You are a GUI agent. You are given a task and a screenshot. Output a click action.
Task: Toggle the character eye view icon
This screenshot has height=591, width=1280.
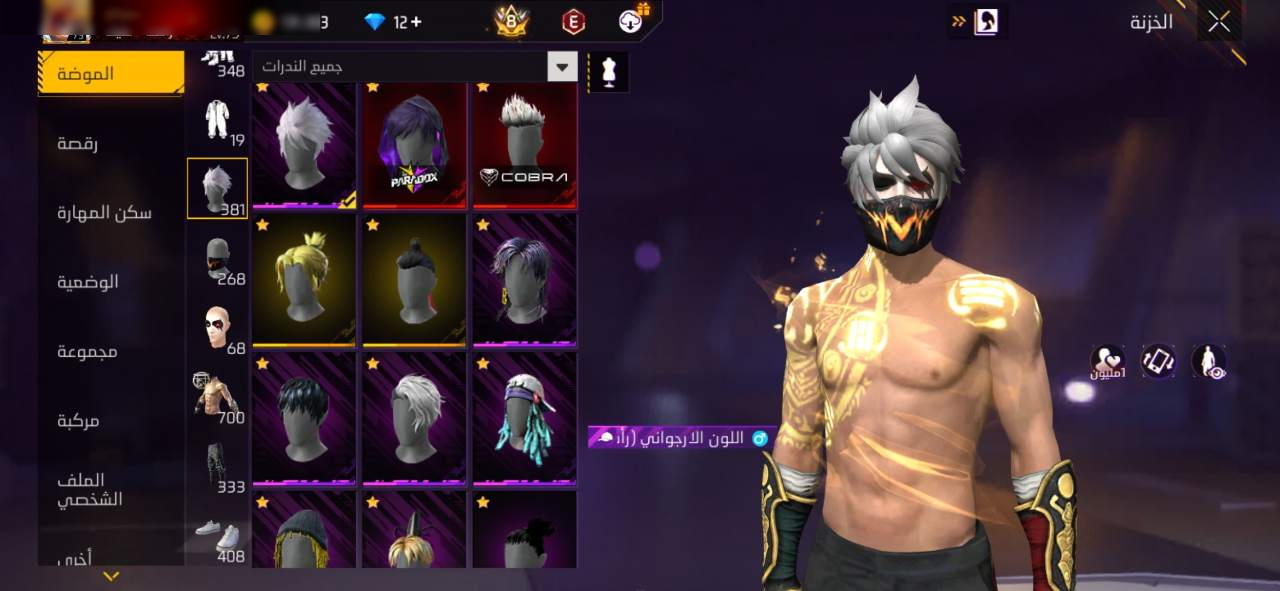pos(1209,362)
